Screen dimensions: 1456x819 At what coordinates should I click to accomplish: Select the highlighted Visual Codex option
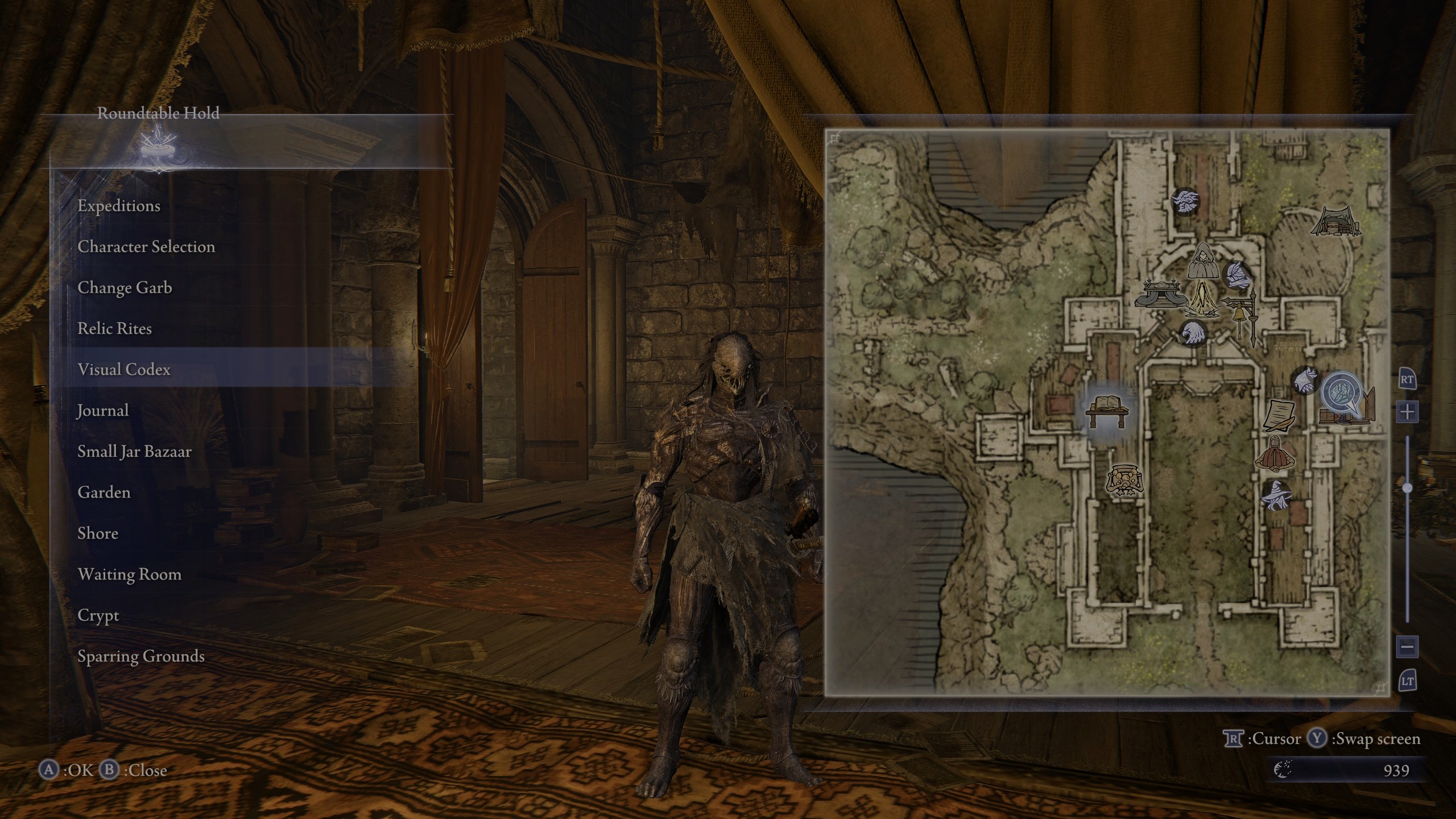tap(125, 369)
